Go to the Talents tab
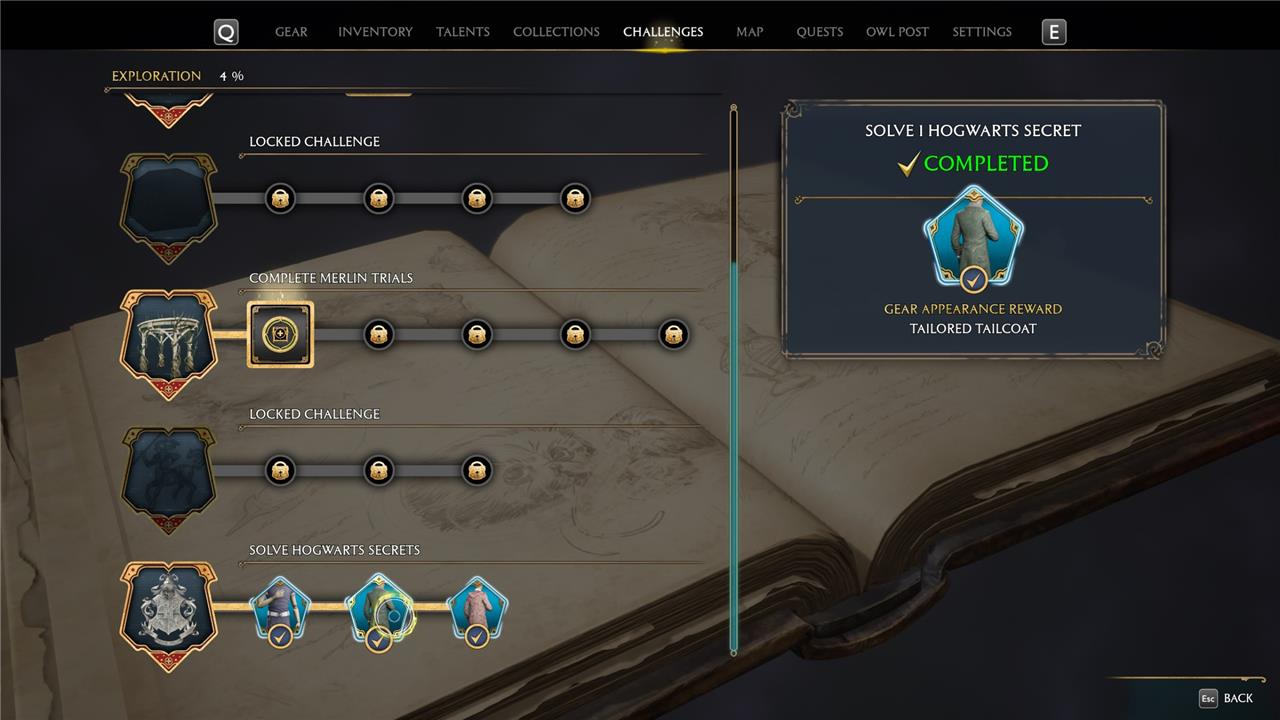Screen dimensions: 1280x720 tap(463, 32)
